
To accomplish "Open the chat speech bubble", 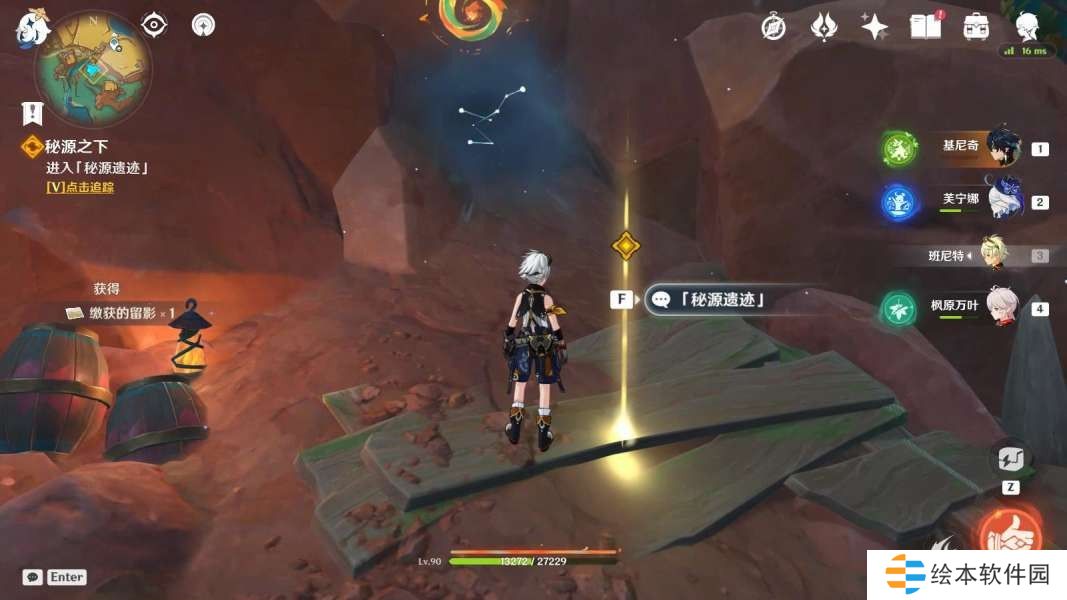I will 33,577.
